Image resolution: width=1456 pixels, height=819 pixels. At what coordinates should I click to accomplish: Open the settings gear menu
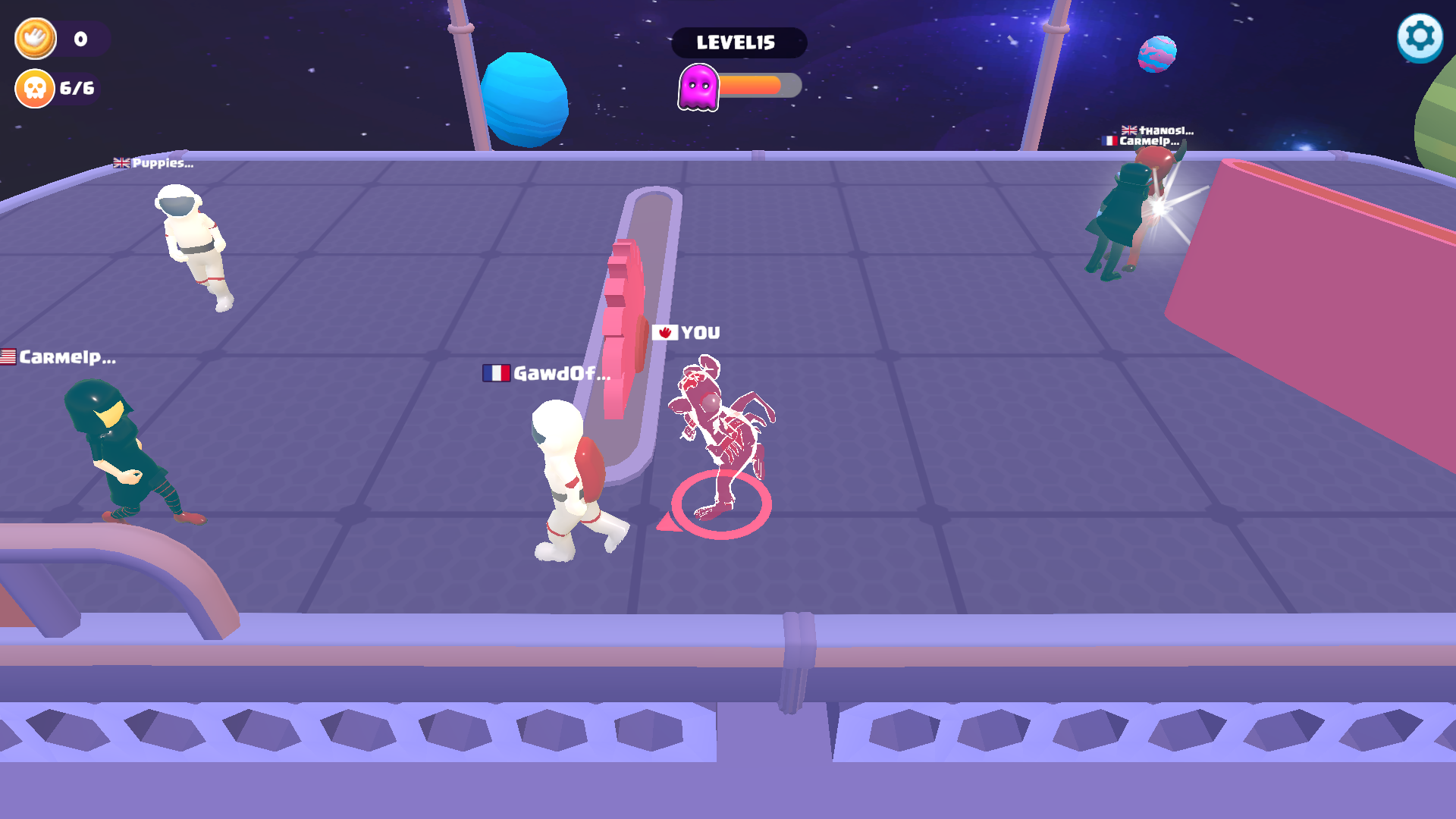[x=1418, y=36]
